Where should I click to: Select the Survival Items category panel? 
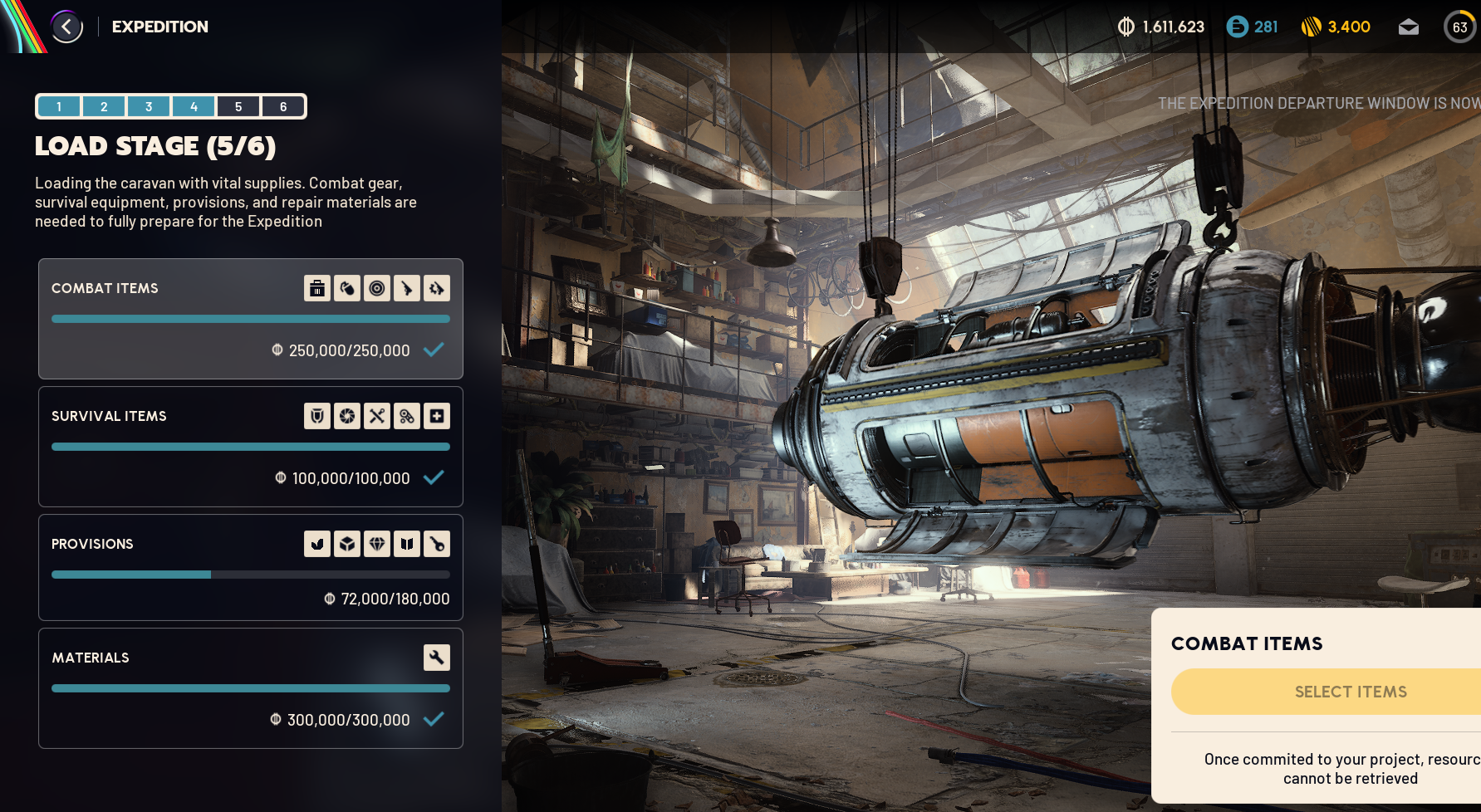pos(250,447)
